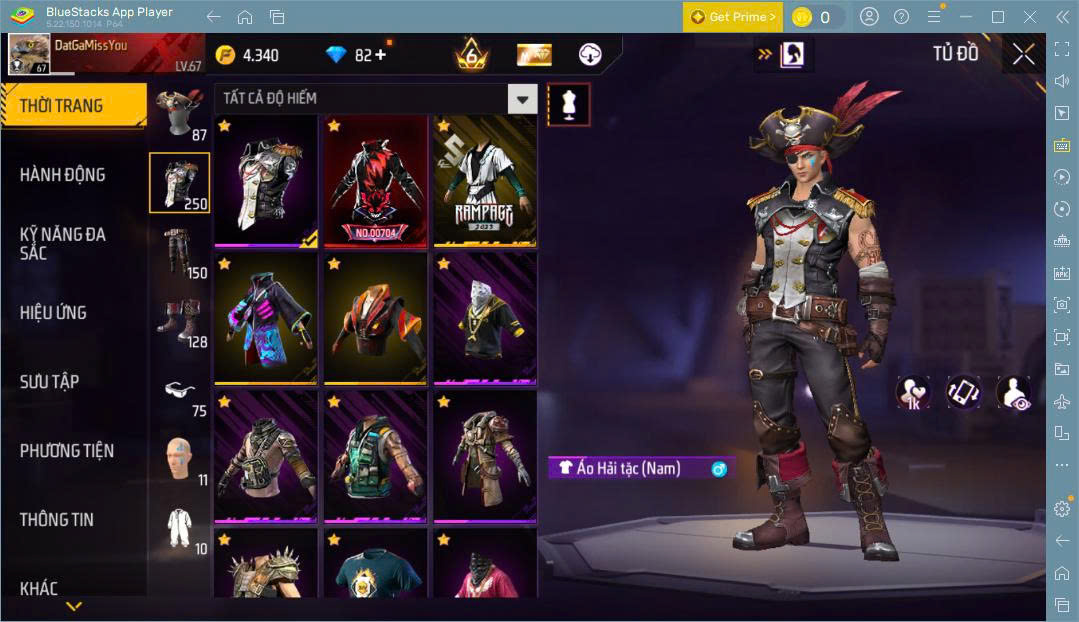Select the KỸ NĂNG ĐA SẮC tab
The width and height of the screenshot is (1079, 622).
62,243
